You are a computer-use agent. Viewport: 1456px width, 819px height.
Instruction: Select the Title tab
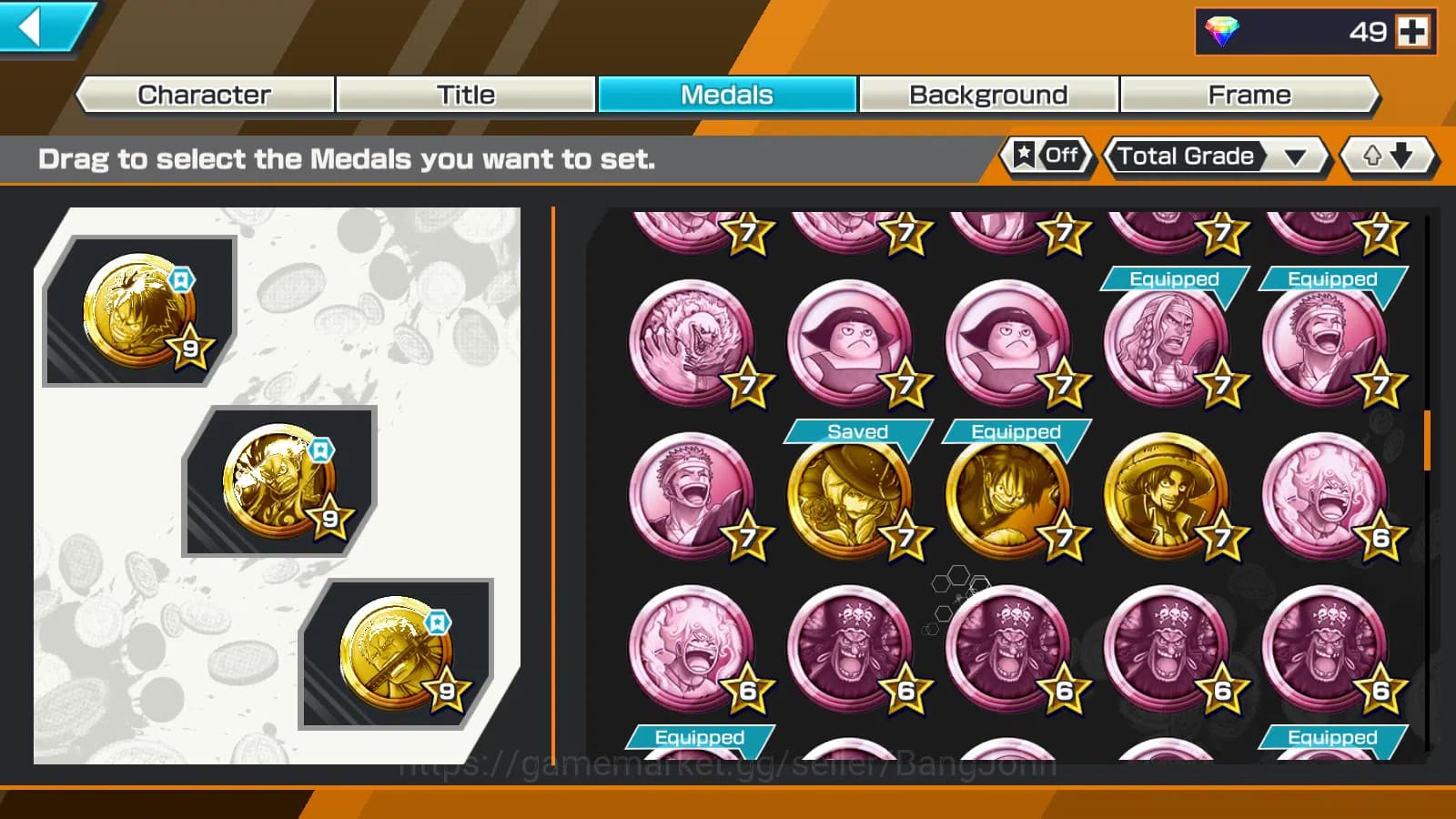coord(466,94)
